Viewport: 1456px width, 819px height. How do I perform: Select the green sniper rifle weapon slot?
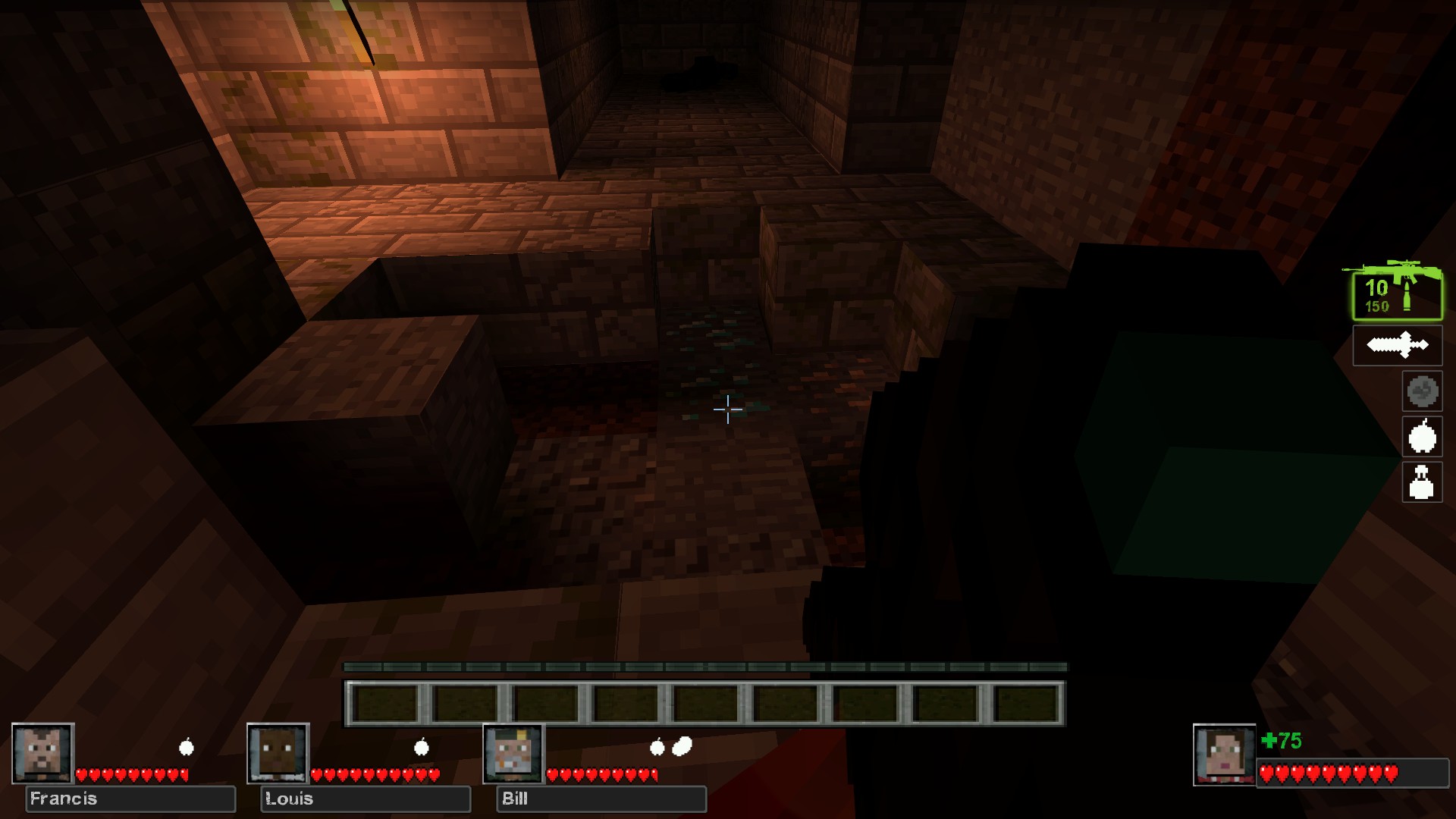[x=1397, y=292]
